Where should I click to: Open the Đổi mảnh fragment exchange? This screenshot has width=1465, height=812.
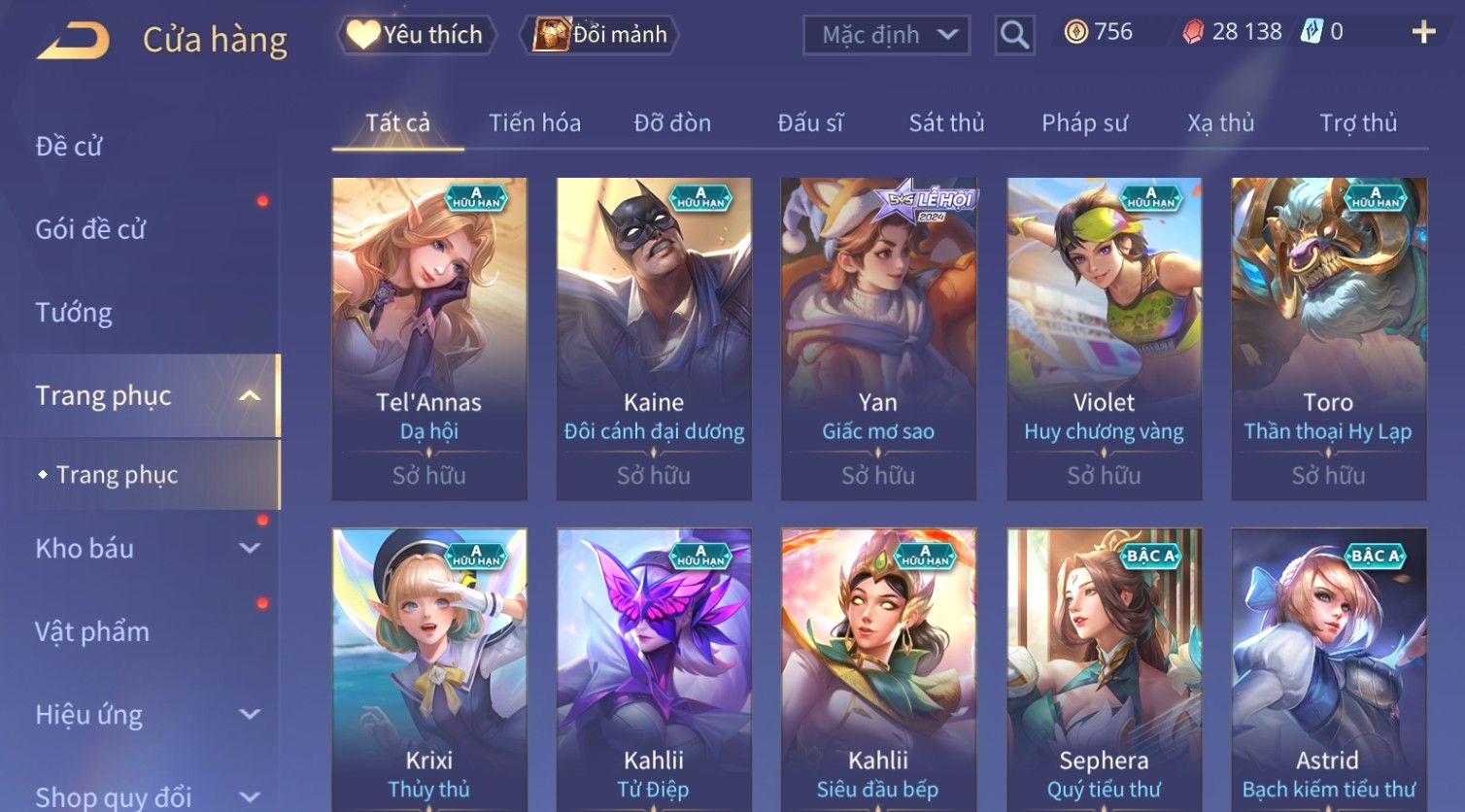tap(600, 35)
